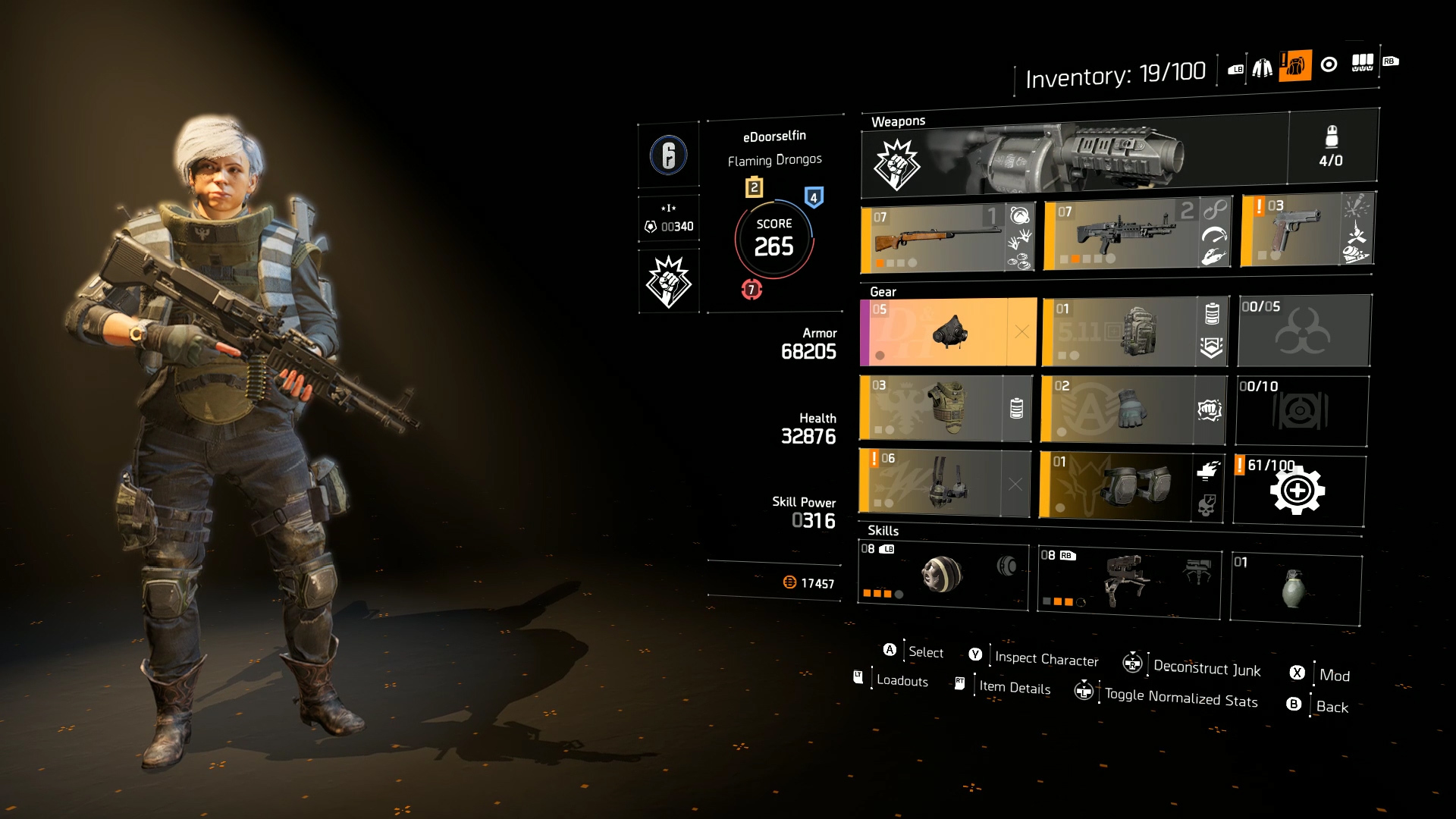Pick the pistol sidearm slot
Screen dimensions: 1456x819
pos(1293,229)
